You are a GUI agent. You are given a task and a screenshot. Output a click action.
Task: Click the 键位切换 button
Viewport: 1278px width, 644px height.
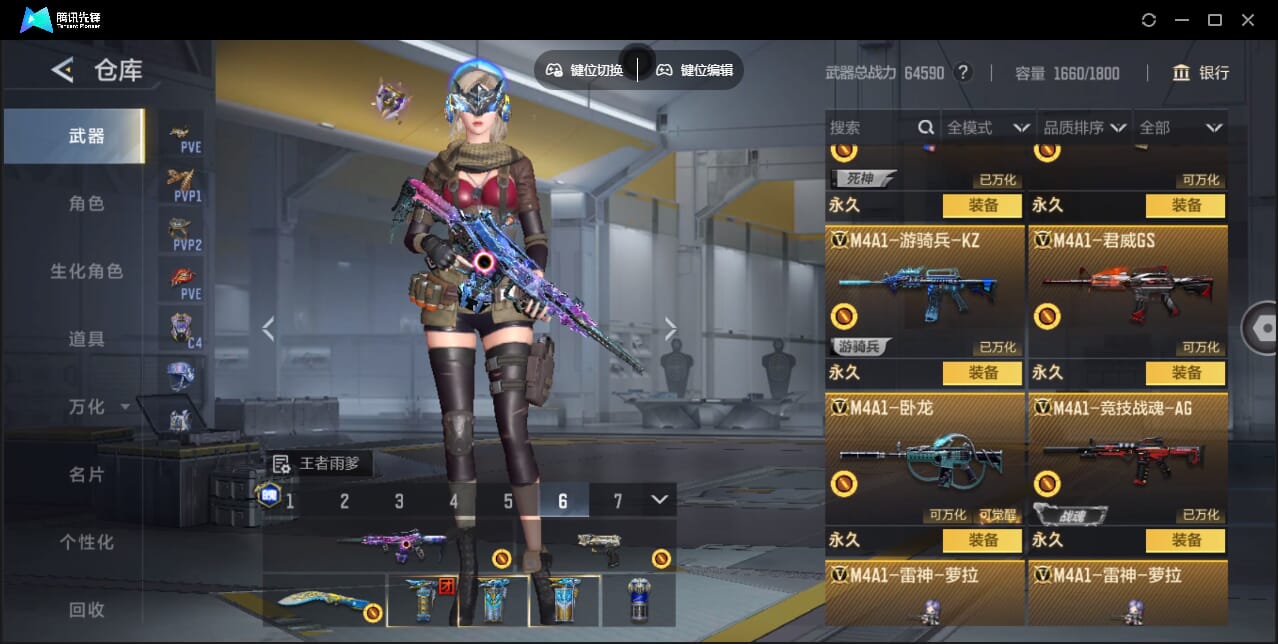(x=585, y=70)
